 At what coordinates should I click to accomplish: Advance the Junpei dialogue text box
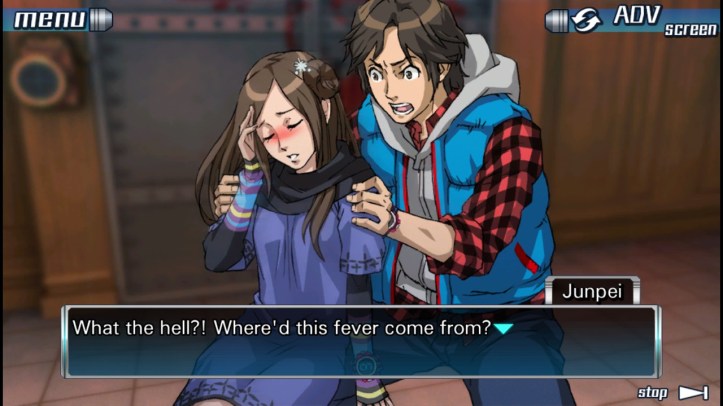pos(360,340)
